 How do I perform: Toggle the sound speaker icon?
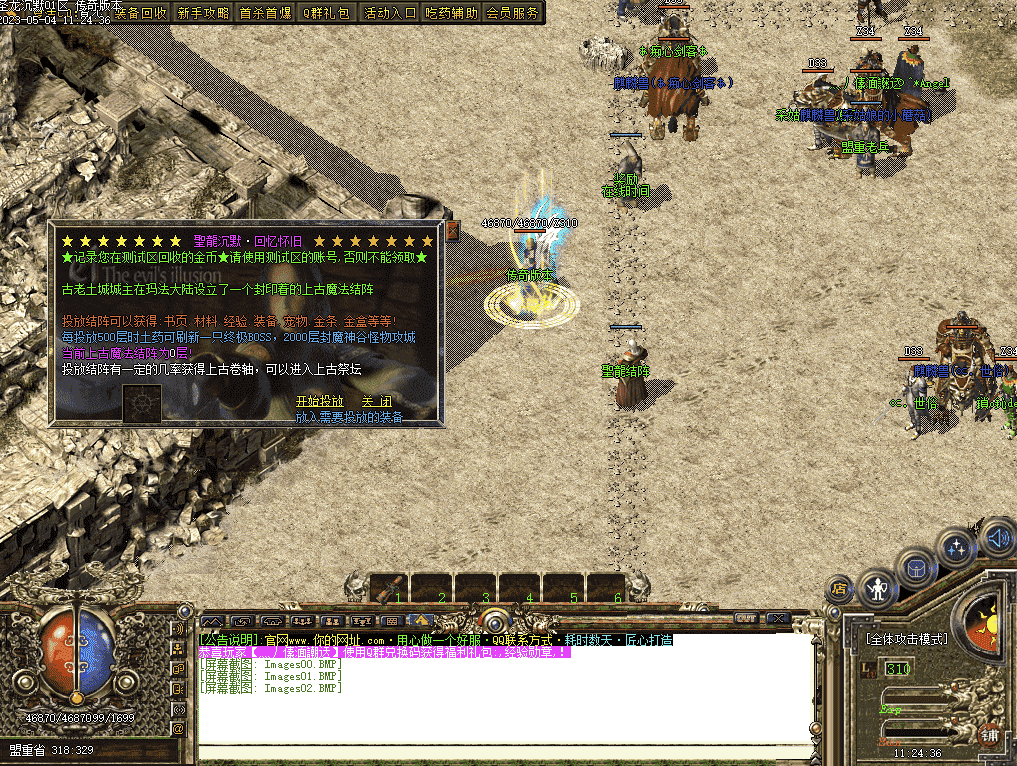point(996,538)
